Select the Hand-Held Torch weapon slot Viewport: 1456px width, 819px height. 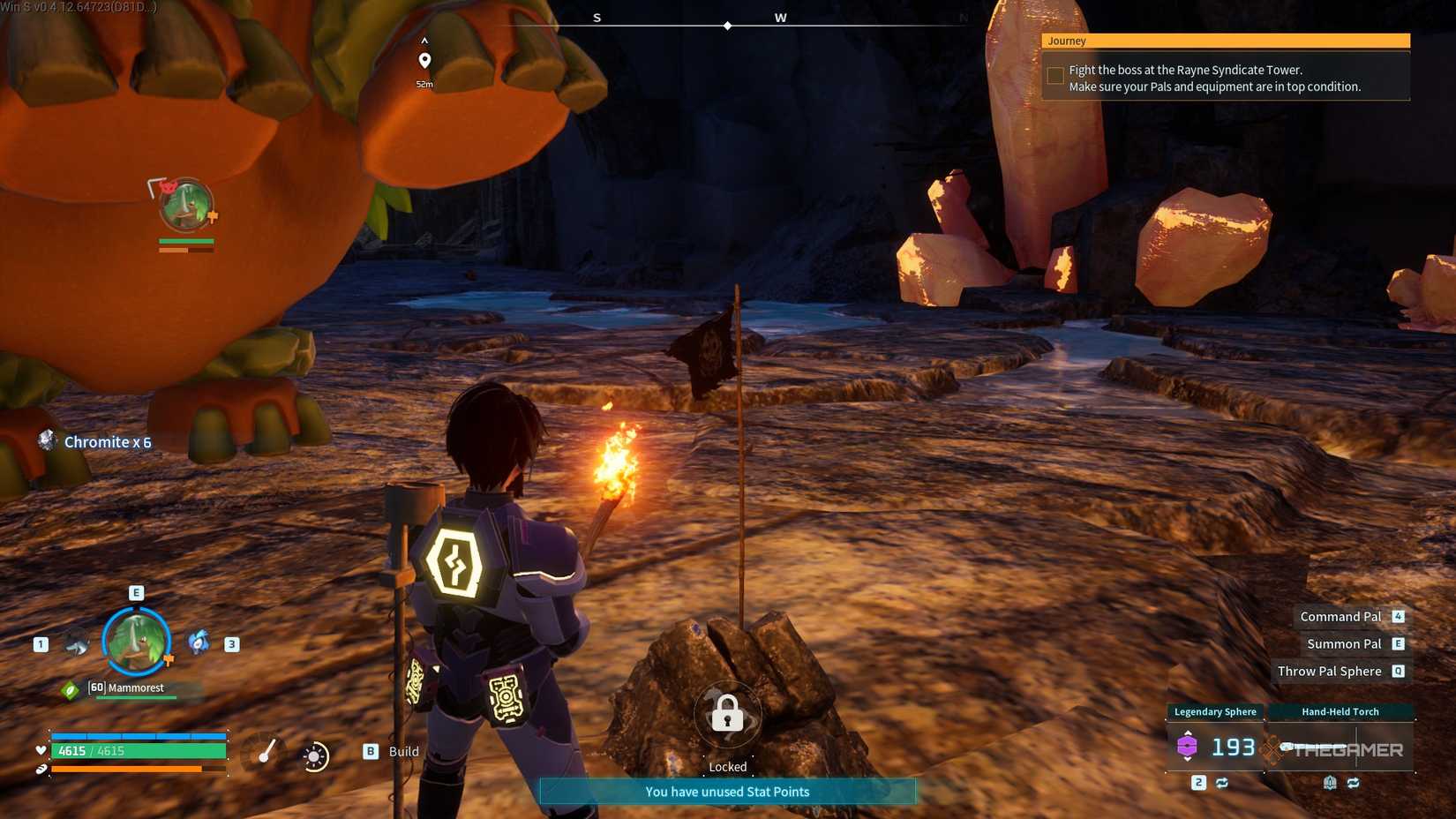[x=1340, y=748]
